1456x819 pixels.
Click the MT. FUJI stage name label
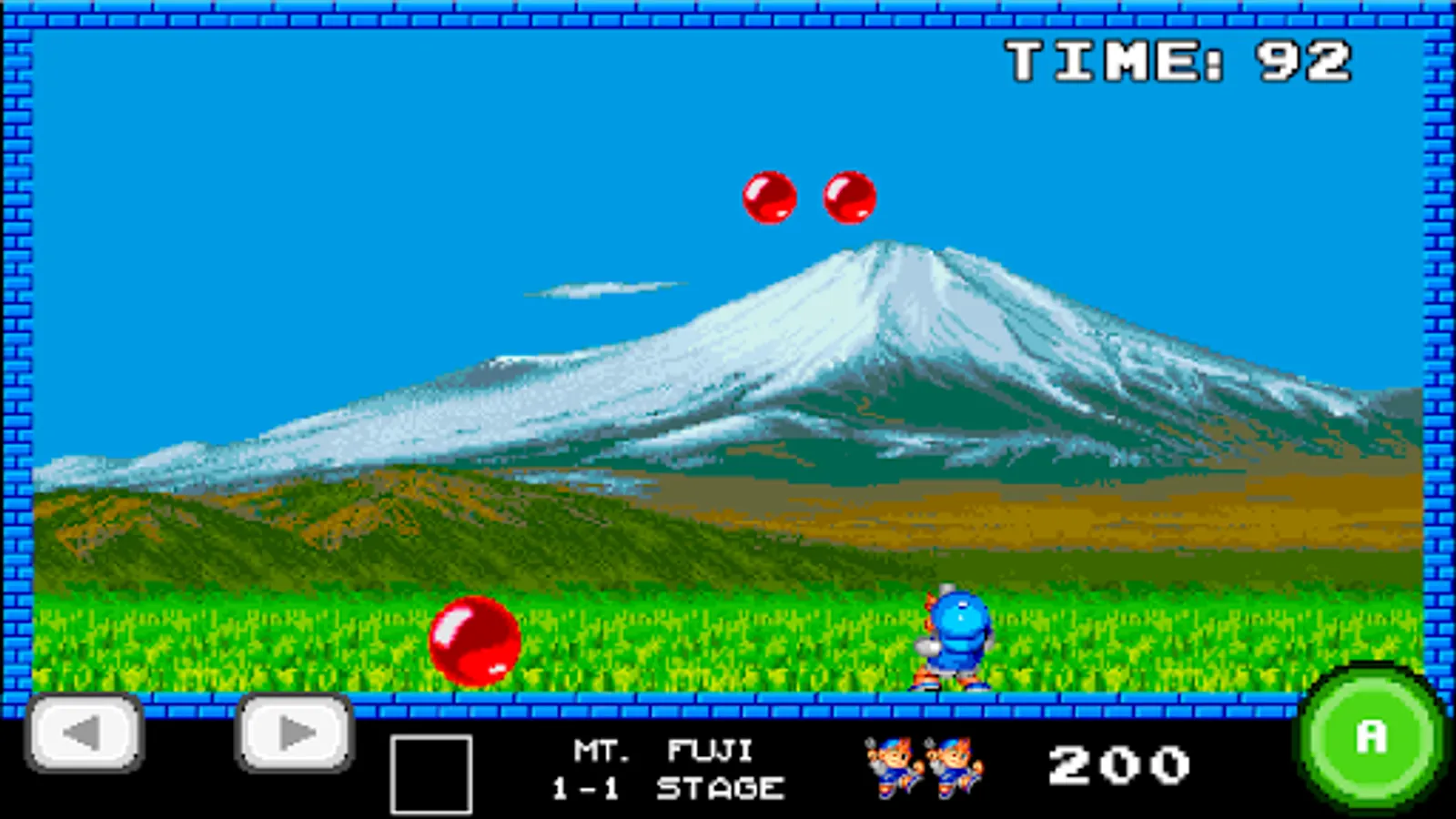(662, 749)
